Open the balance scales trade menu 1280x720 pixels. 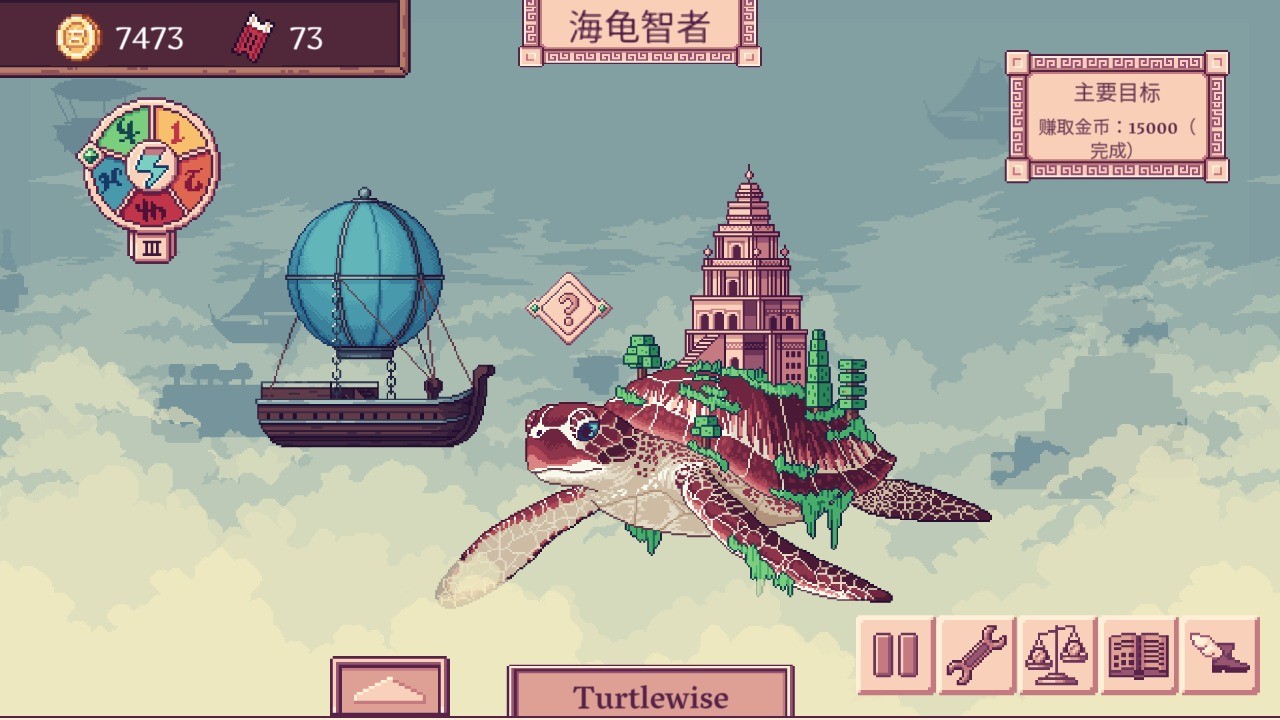coord(1058,656)
